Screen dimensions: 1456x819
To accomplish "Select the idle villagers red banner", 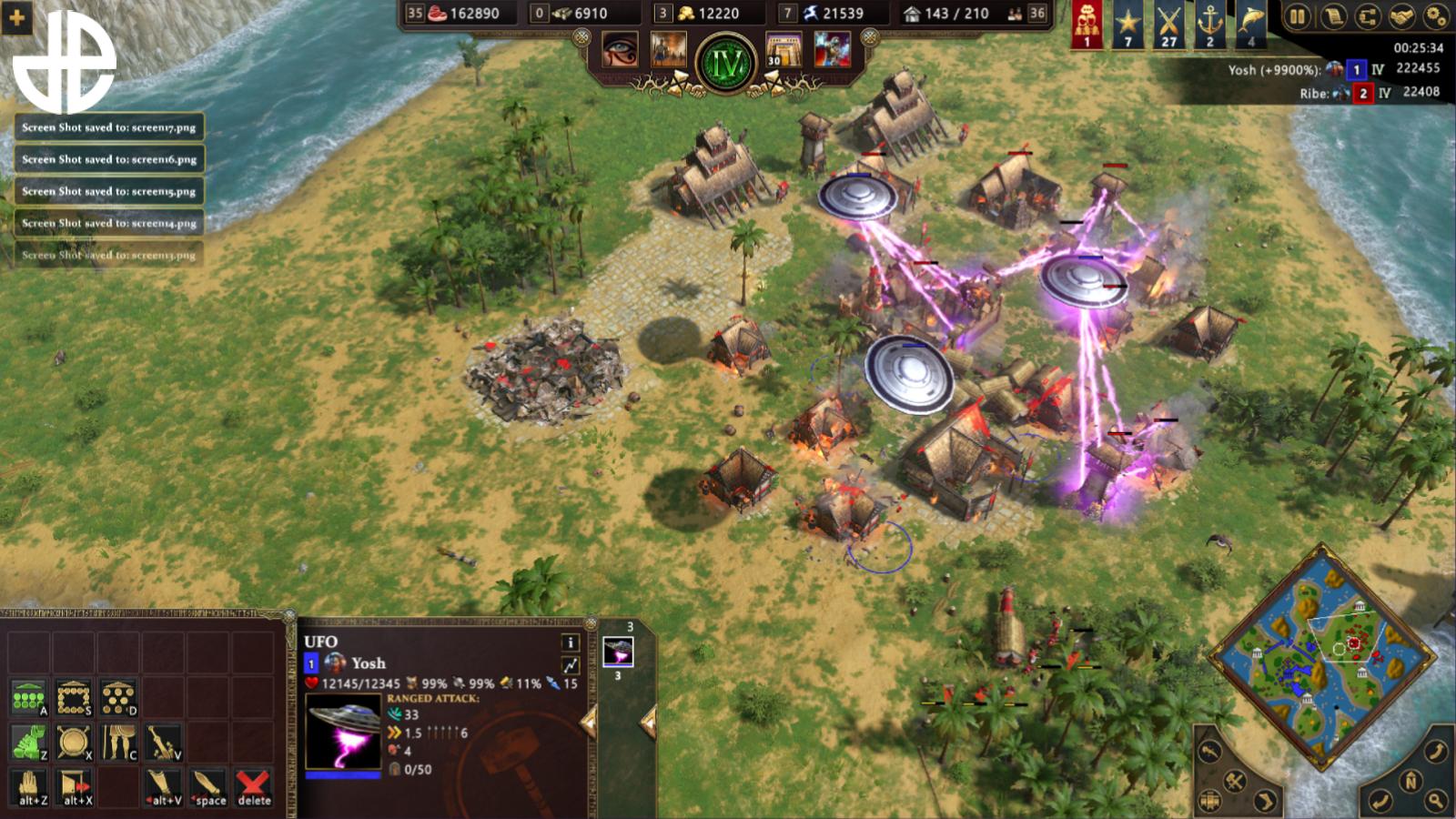I will click(1087, 24).
